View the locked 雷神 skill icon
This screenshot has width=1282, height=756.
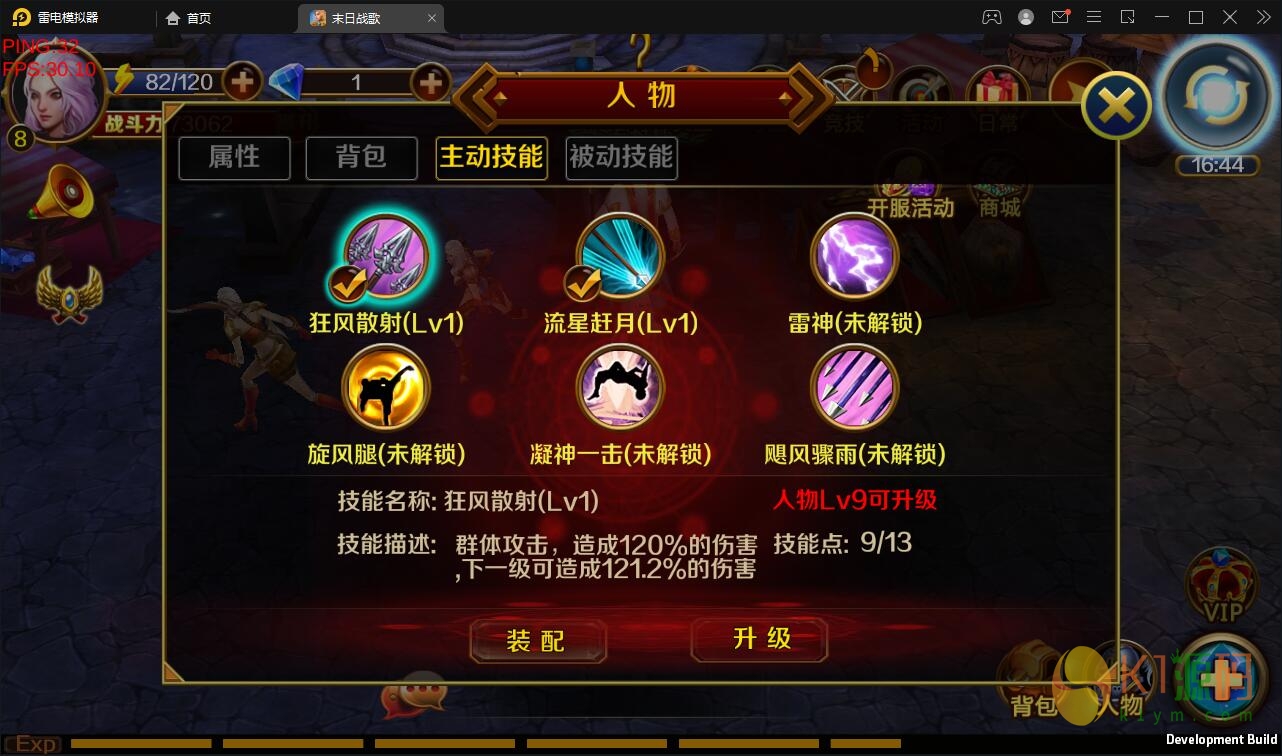click(x=855, y=254)
